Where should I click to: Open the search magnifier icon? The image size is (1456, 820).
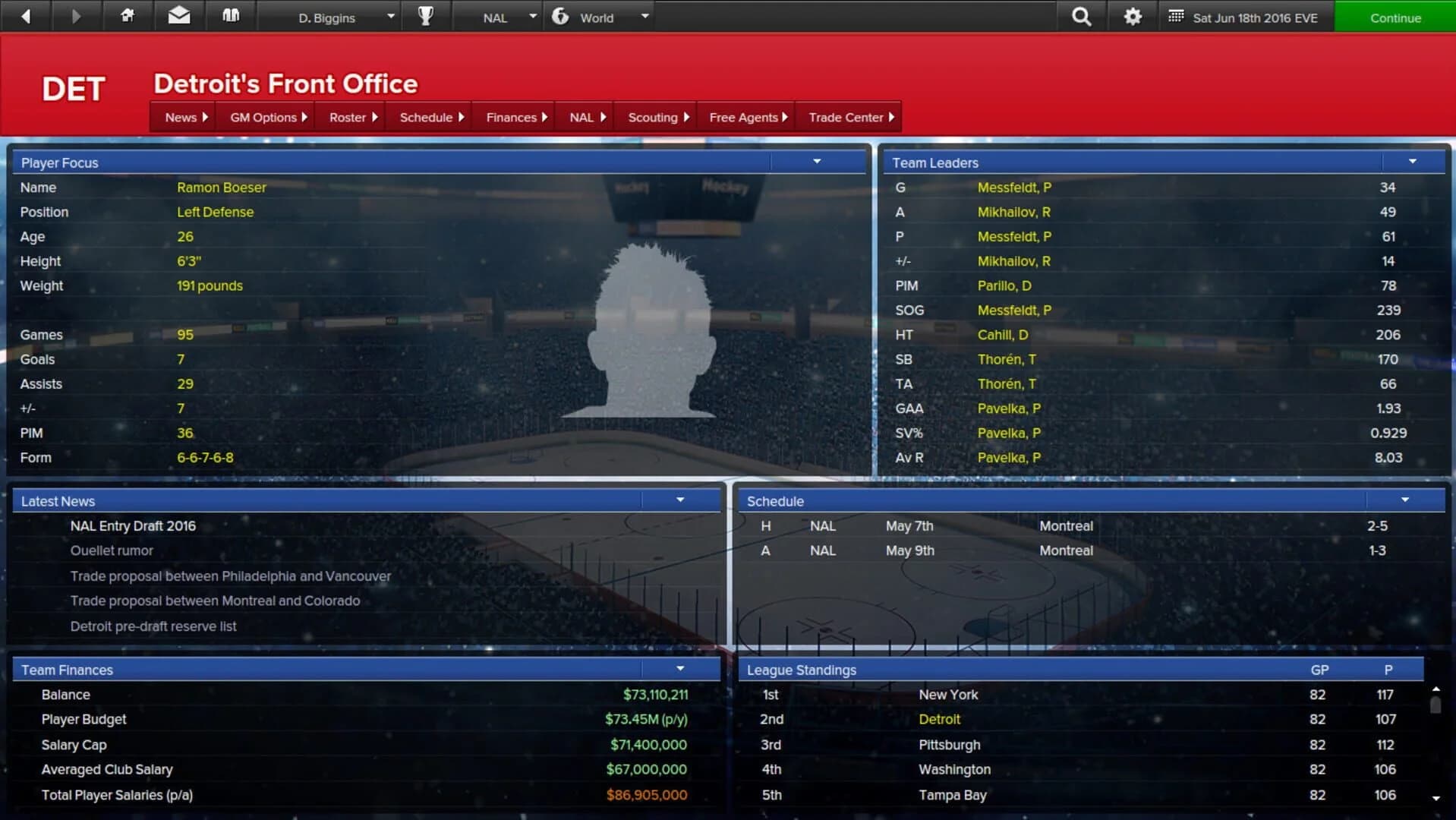click(x=1081, y=16)
